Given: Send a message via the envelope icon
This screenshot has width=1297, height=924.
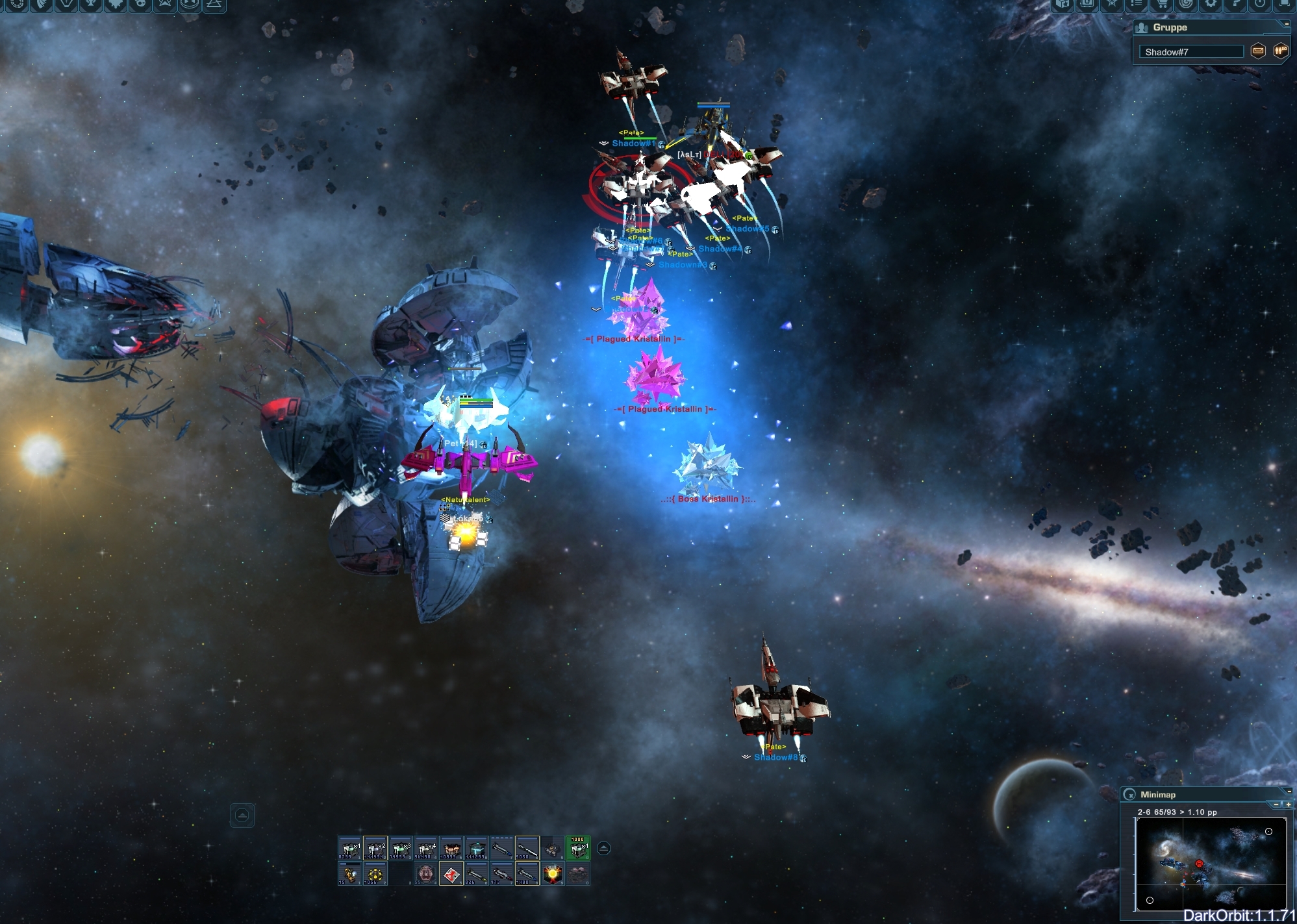Looking at the screenshot, I should tap(1258, 51).
